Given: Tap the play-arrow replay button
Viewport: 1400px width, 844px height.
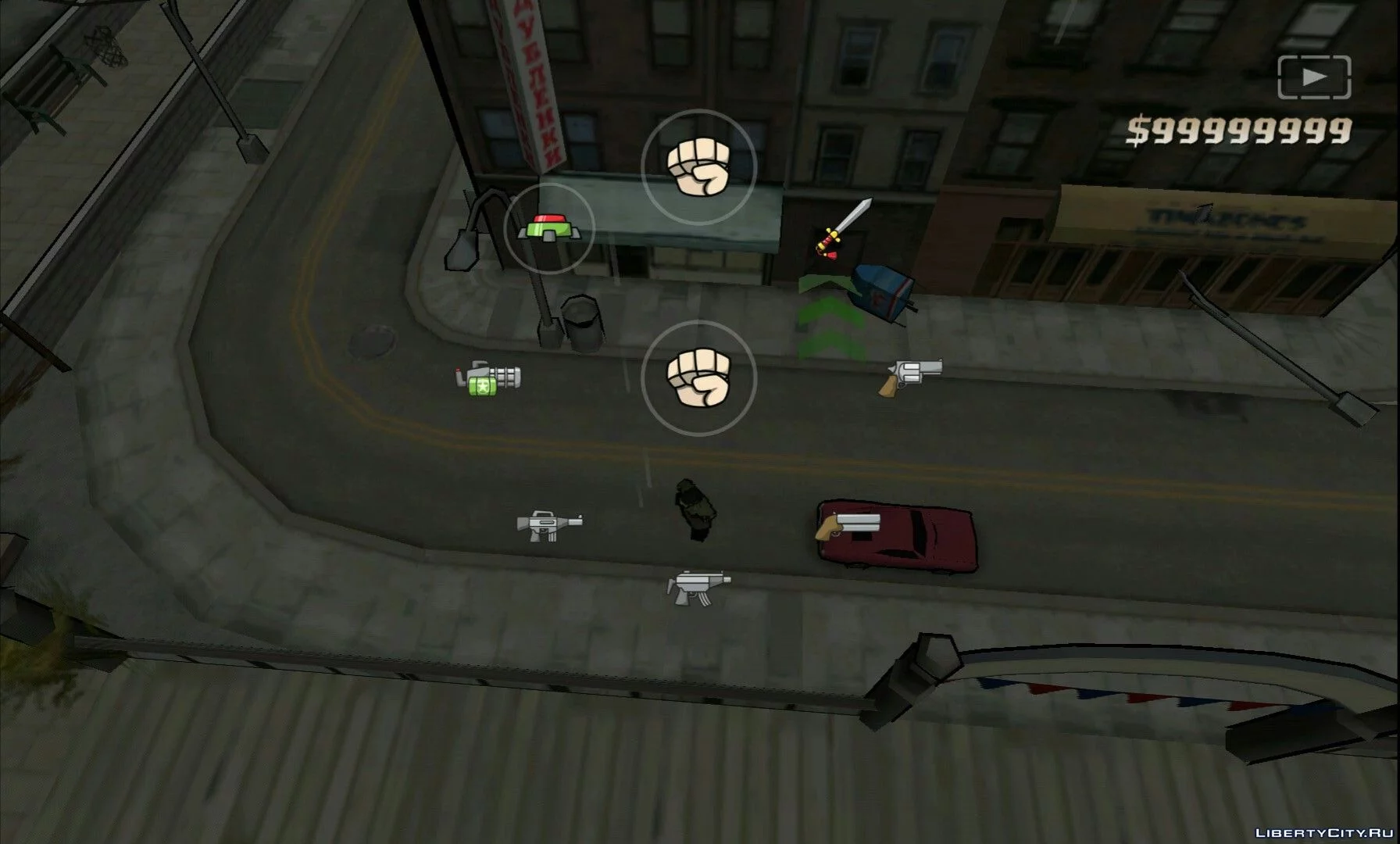Looking at the screenshot, I should coord(1314,77).
